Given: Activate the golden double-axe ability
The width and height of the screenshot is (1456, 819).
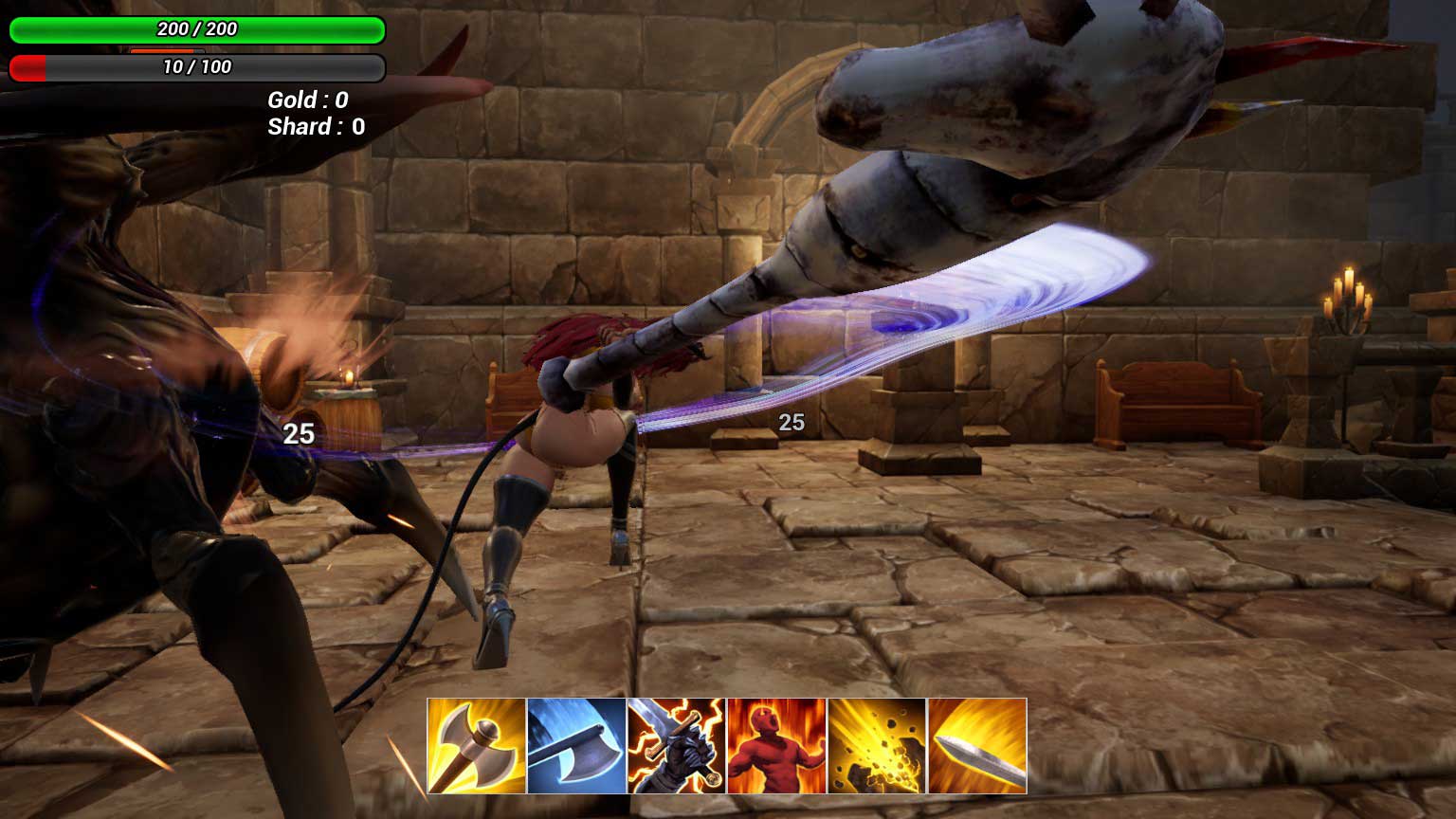Looking at the screenshot, I should pyautogui.click(x=477, y=746).
